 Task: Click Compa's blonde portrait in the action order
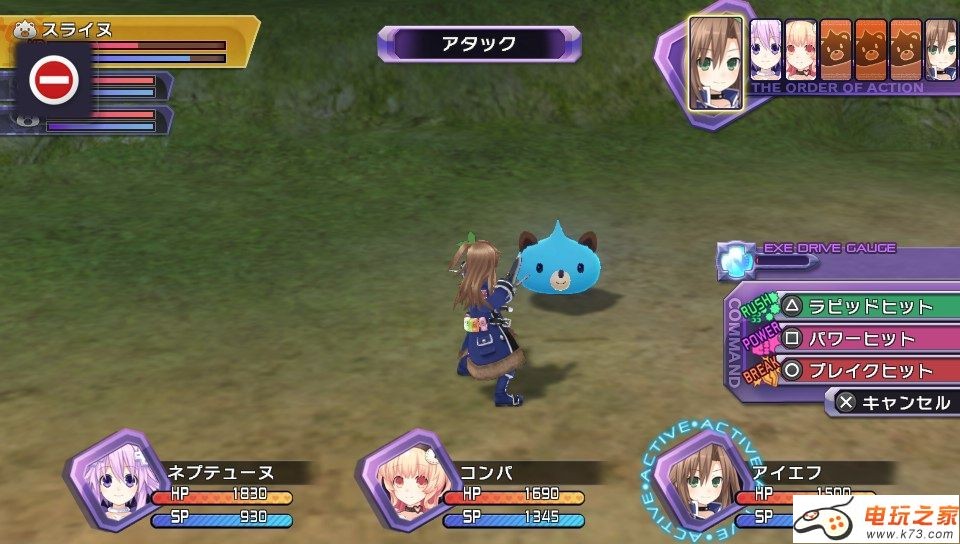(801, 50)
